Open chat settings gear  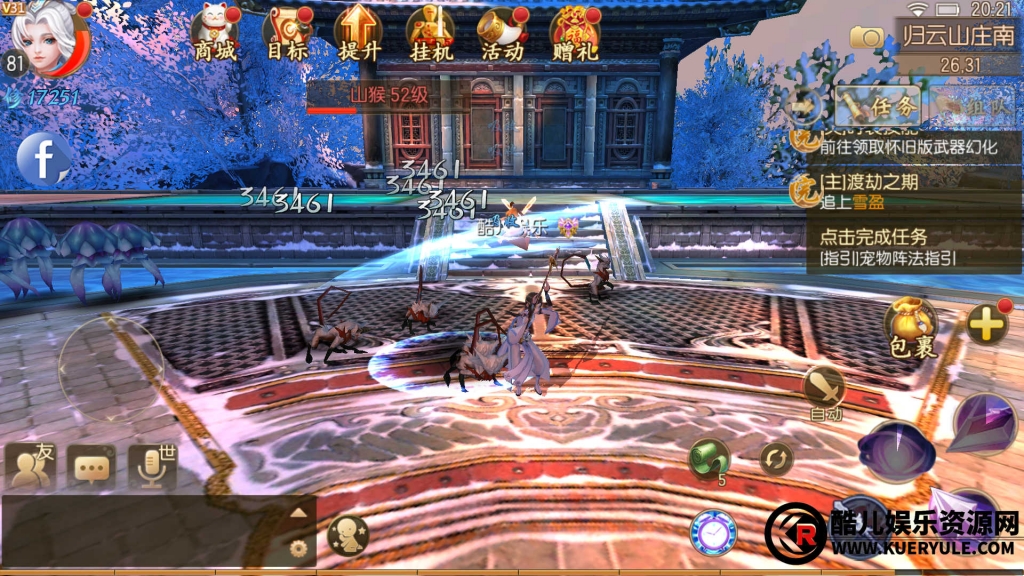[x=297, y=547]
